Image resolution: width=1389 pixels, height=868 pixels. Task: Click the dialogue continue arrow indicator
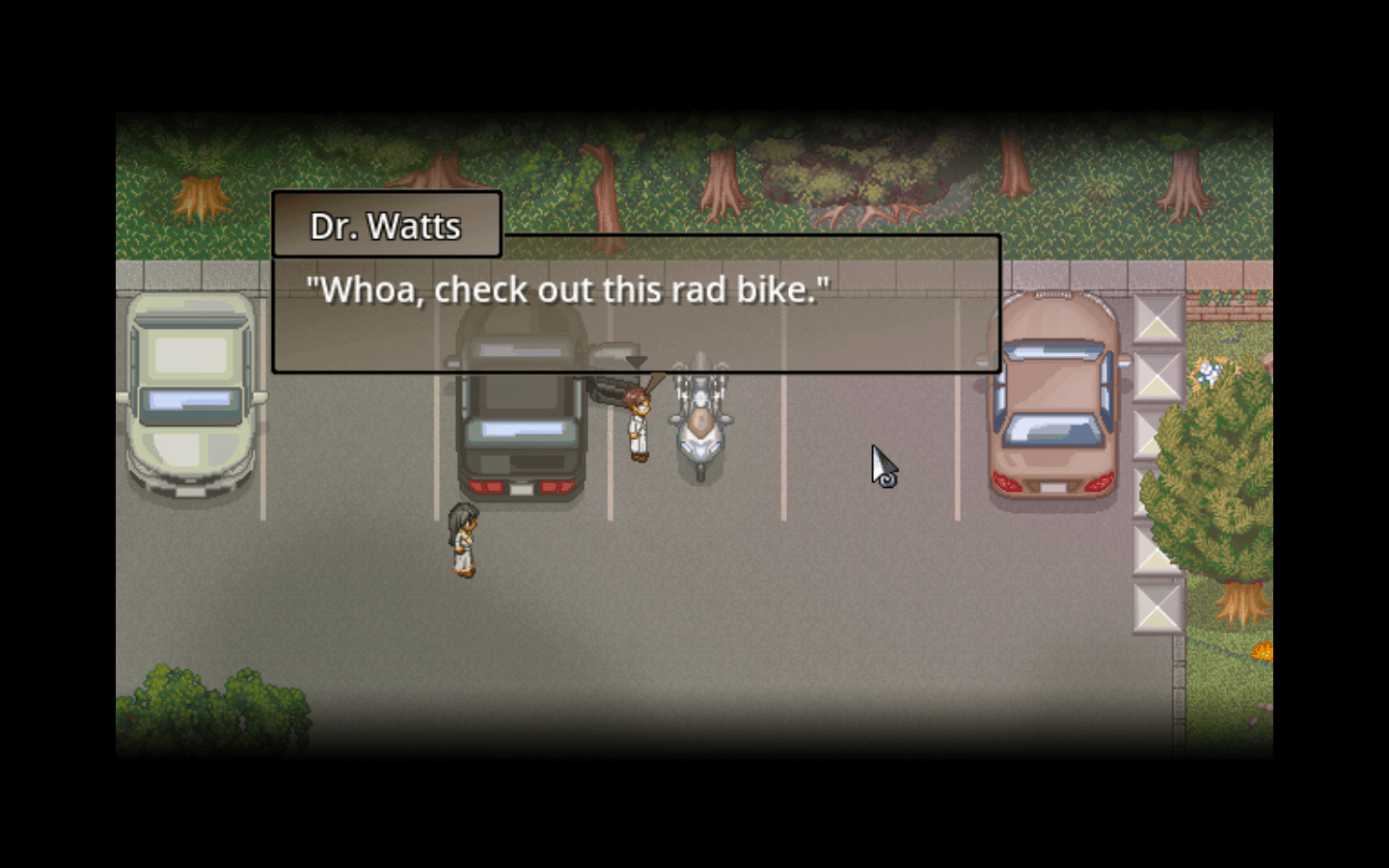(x=636, y=362)
